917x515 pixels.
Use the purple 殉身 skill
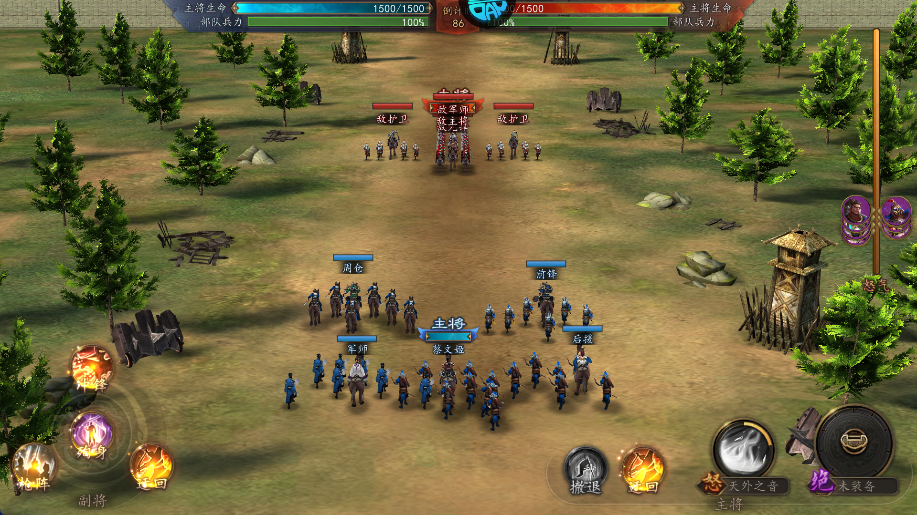(91, 434)
